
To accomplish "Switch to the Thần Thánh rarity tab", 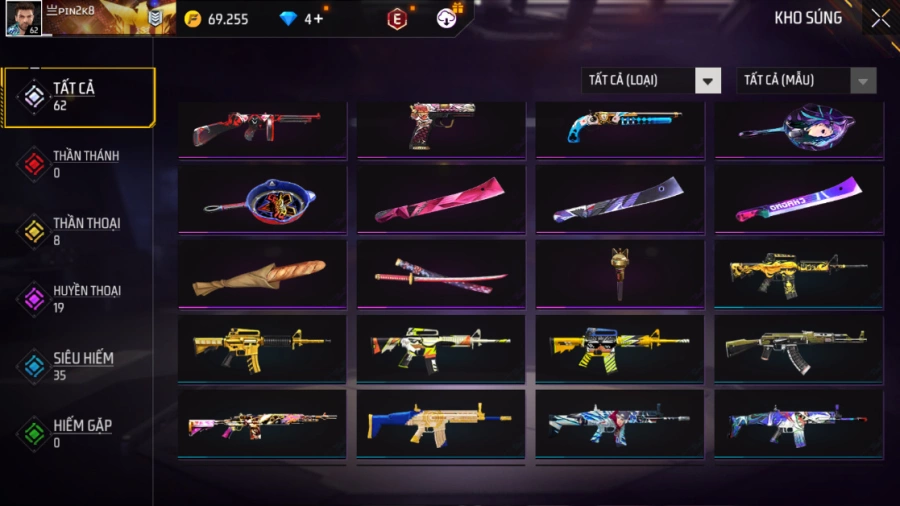I will point(78,164).
